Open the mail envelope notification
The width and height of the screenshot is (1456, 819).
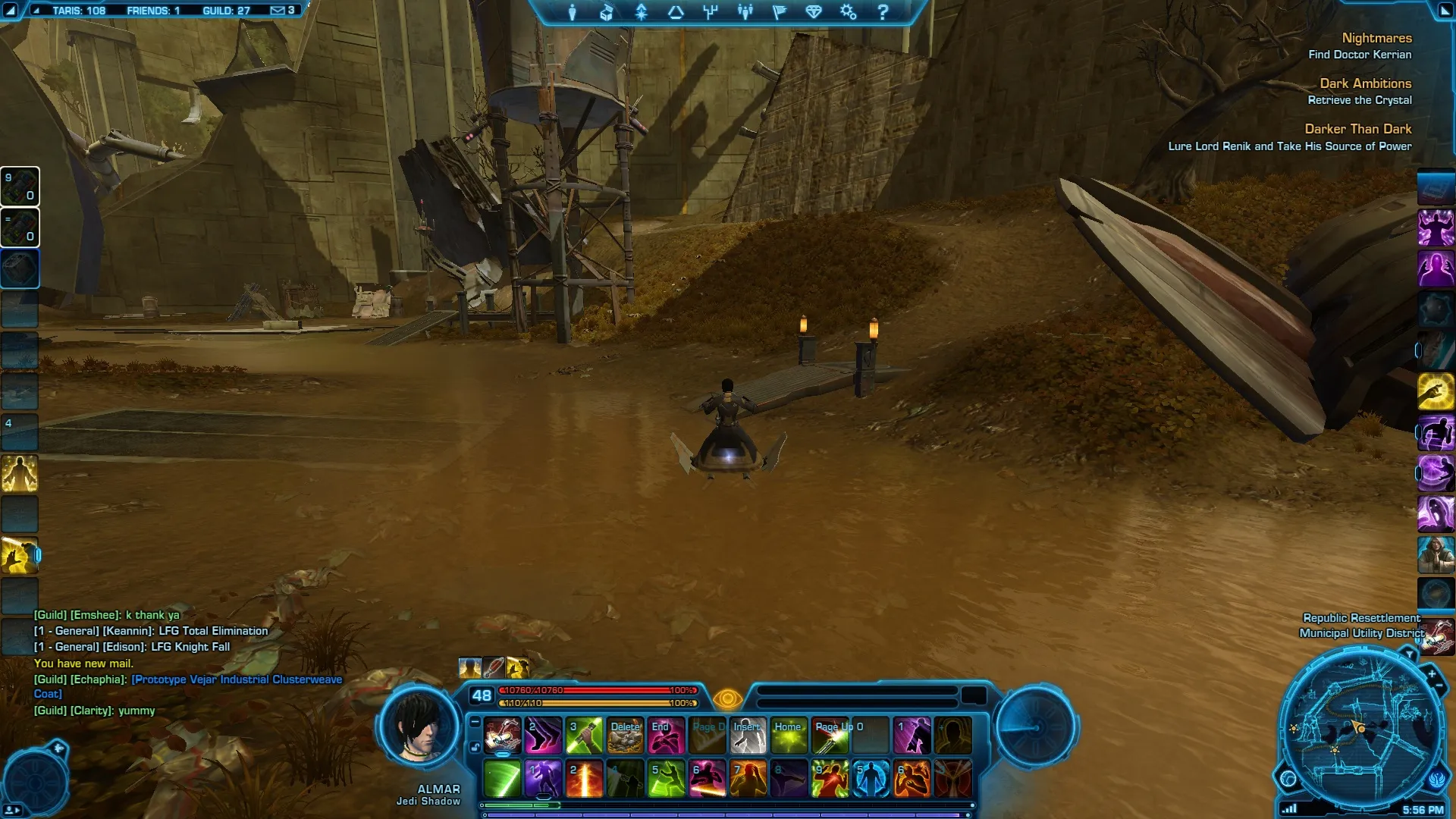pos(278,11)
